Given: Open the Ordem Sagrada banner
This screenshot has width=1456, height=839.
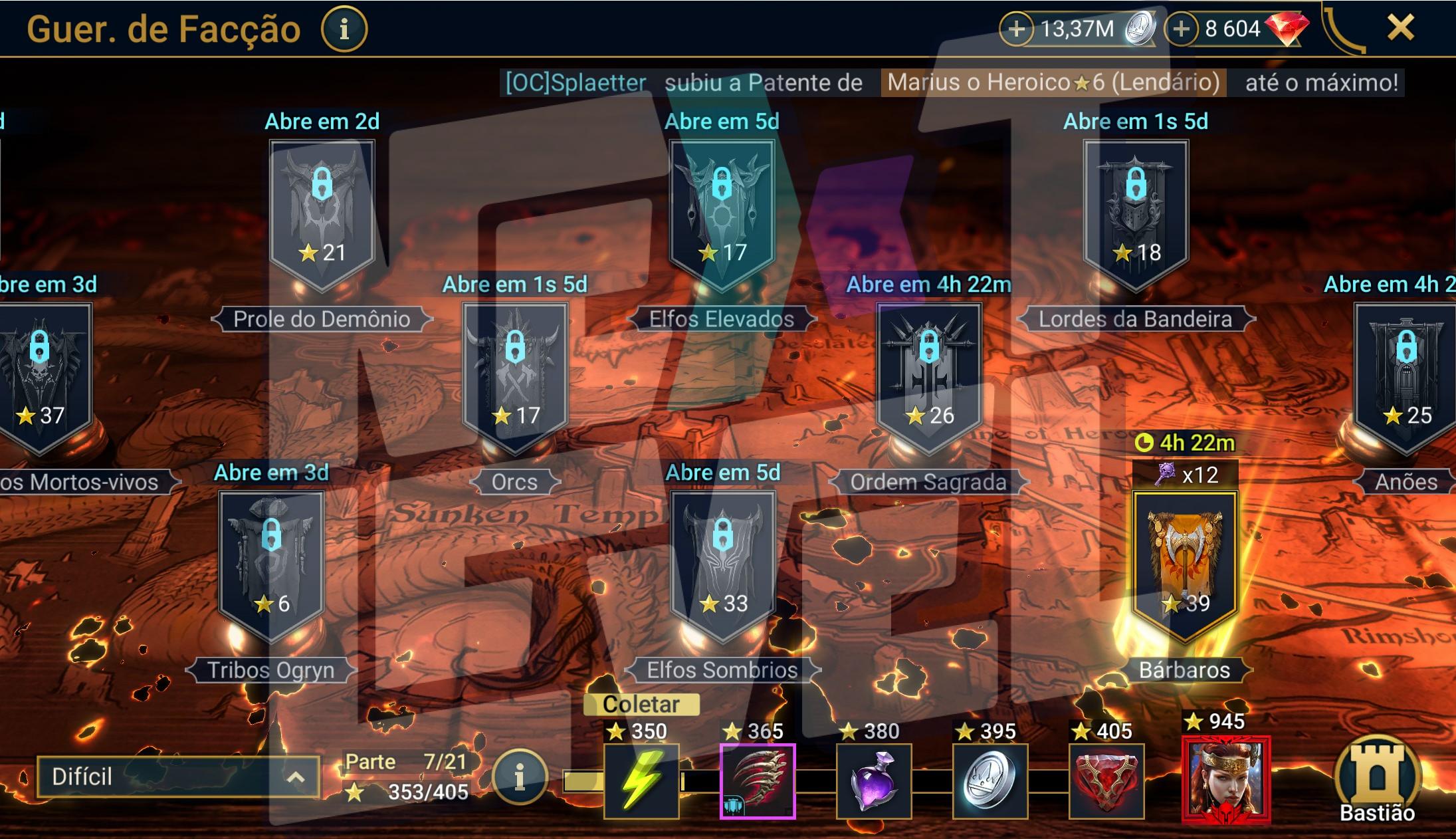Looking at the screenshot, I should click(x=929, y=376).
